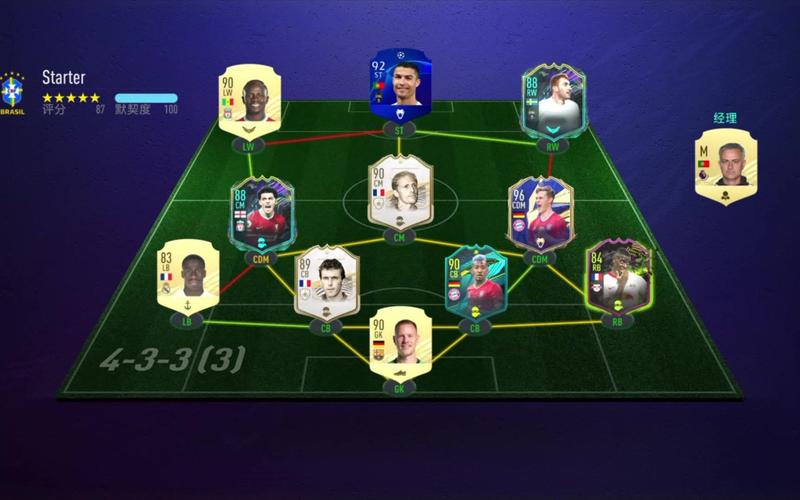Select the 83-rated LB player card
This screenshot has width=800, height=500.
tap(187, 274)
